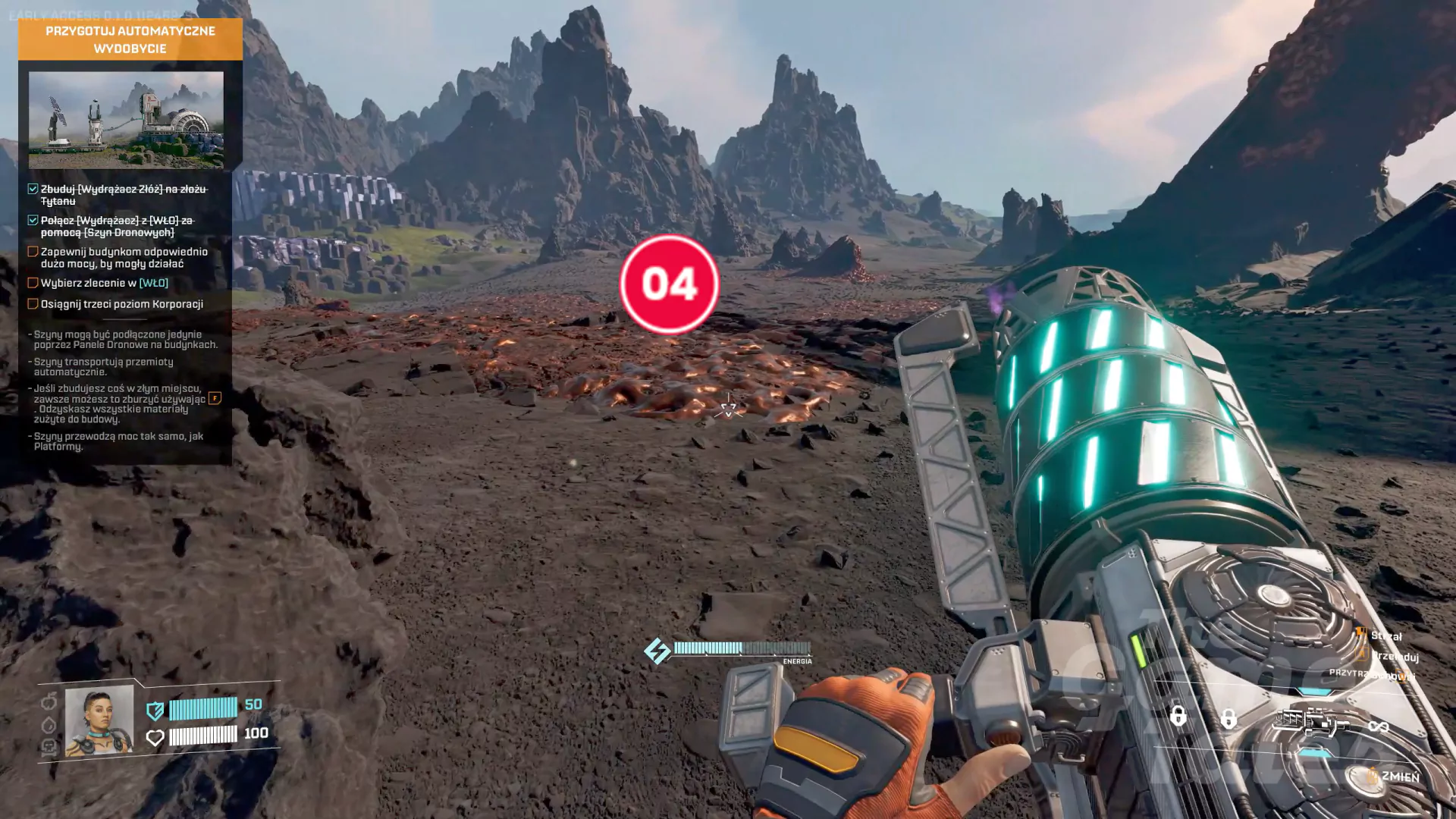Click the quest preview image of mining buildings
The height and width of the screenshot is (819, 1456).
pos(126,119)
